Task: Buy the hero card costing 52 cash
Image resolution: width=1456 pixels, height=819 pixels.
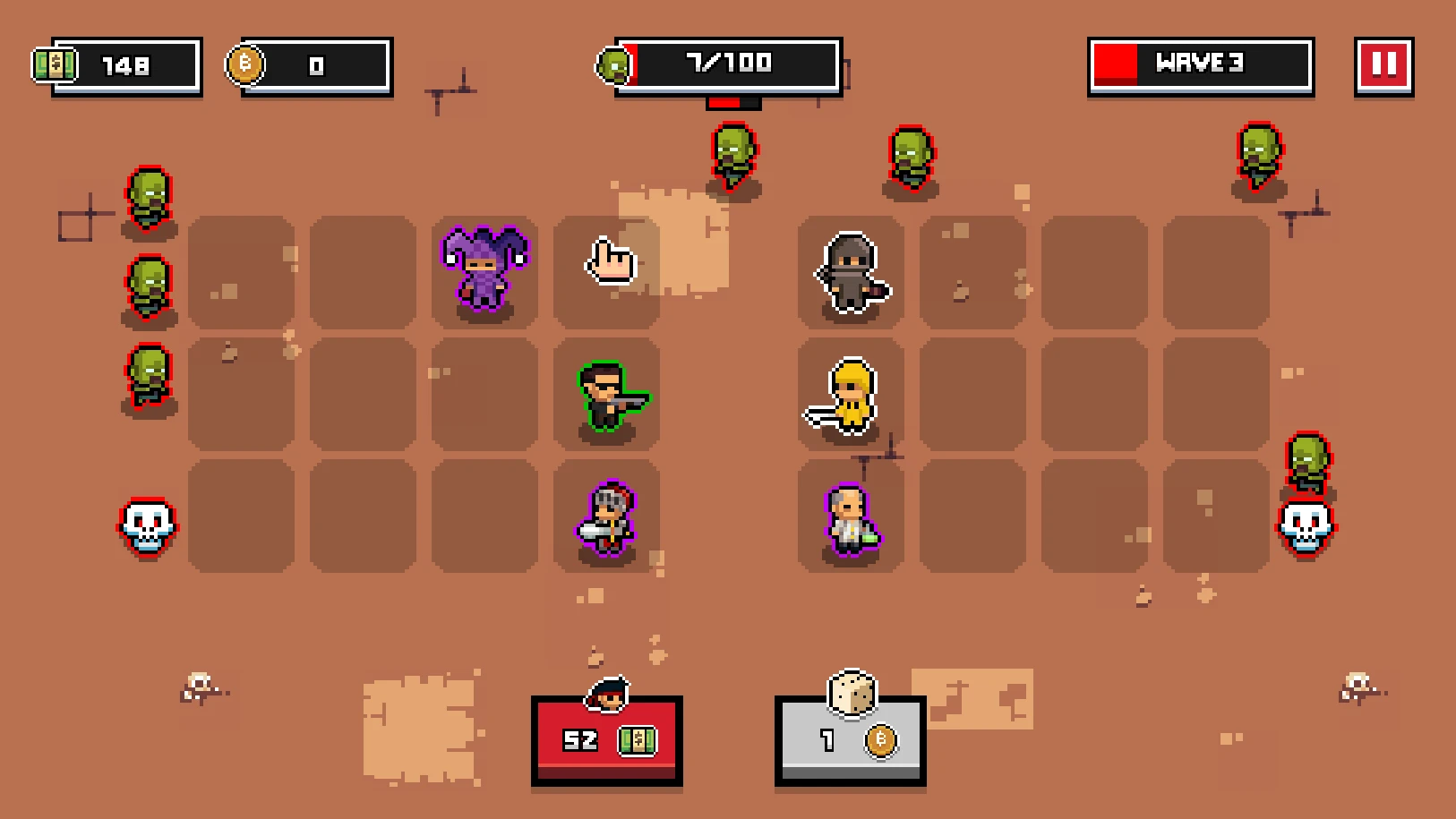Action: [x=607, y=740]
